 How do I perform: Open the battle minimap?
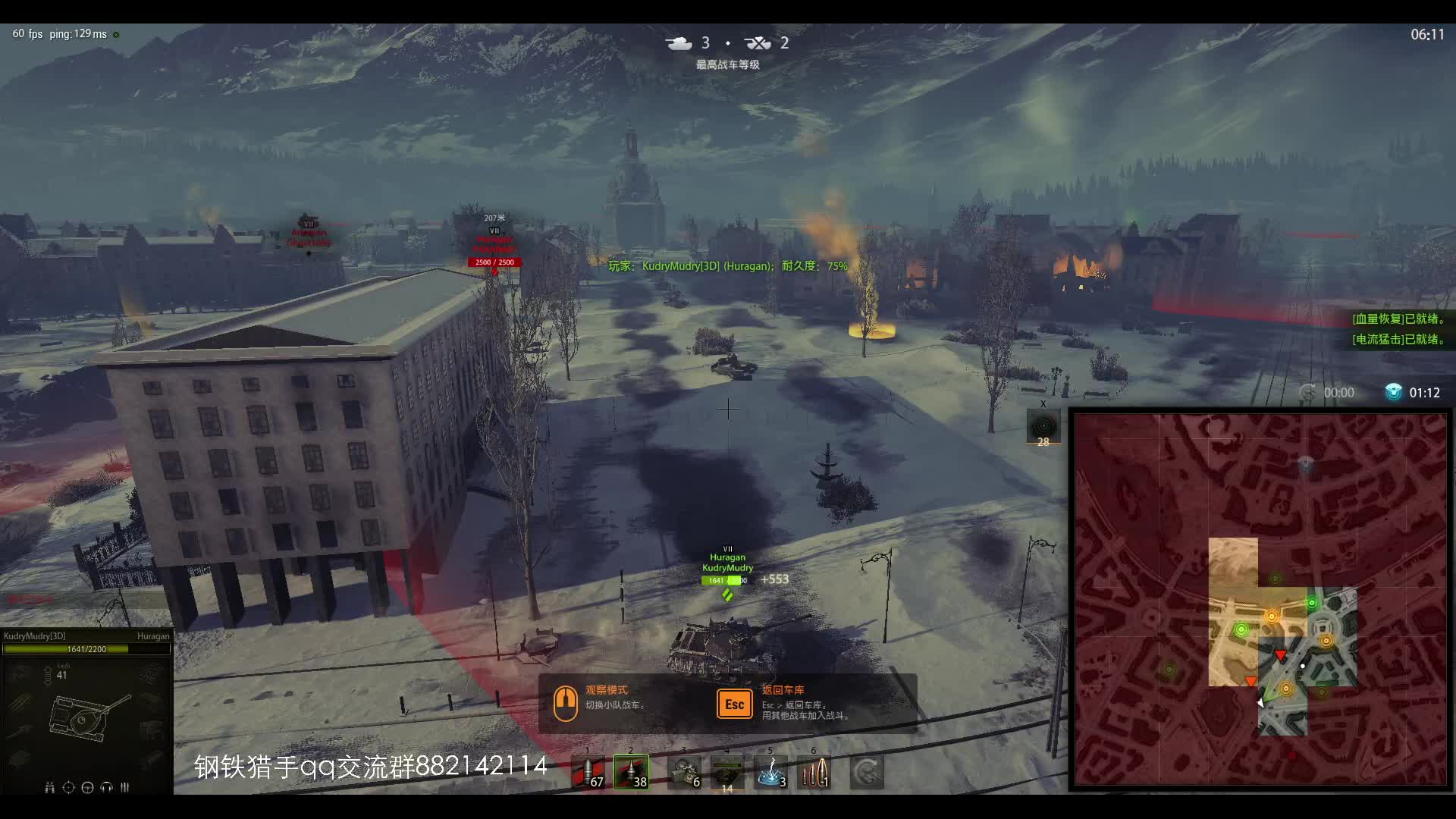(x=1260, y=599)
